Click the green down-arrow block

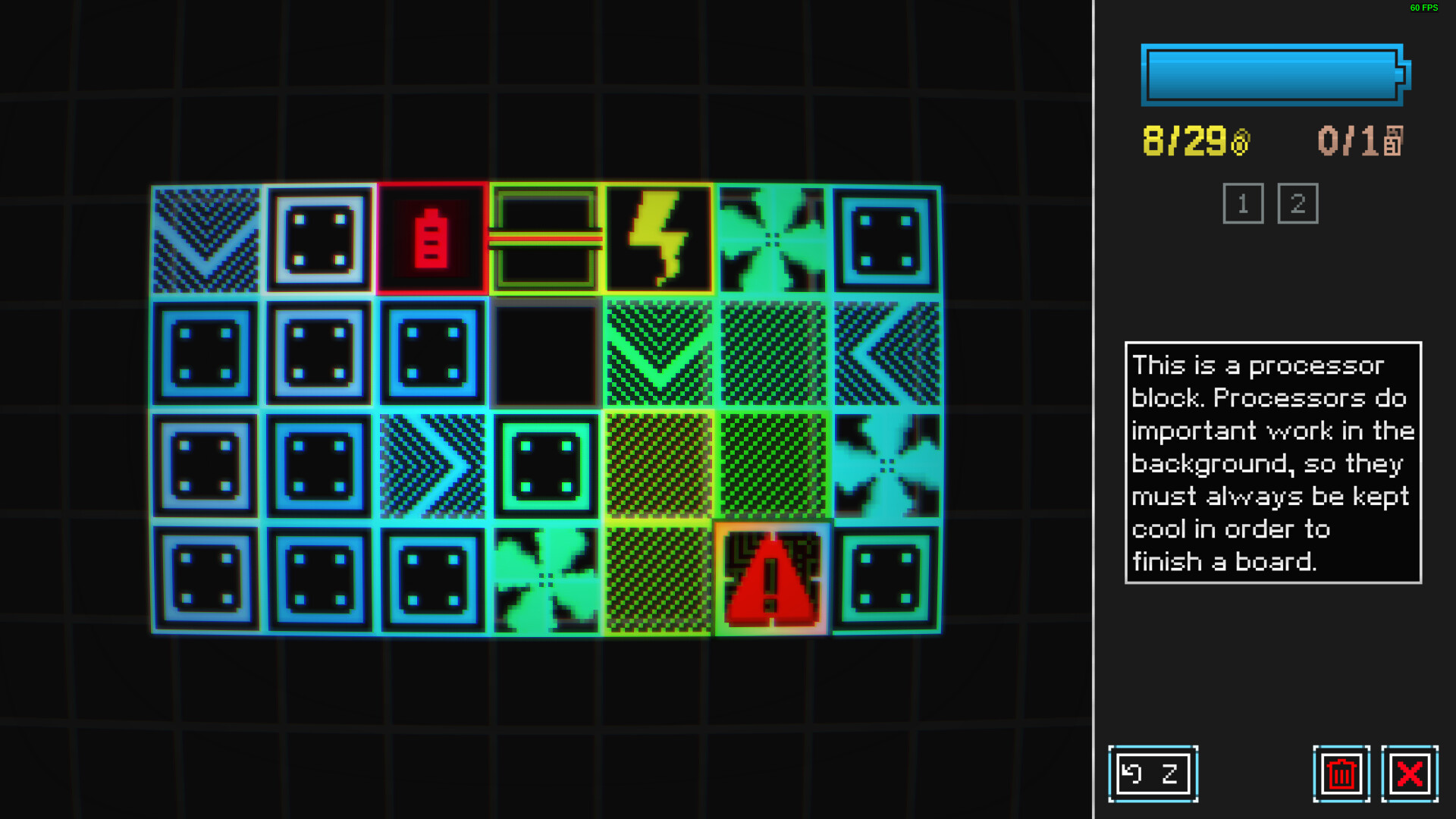[x=660, y=353]
